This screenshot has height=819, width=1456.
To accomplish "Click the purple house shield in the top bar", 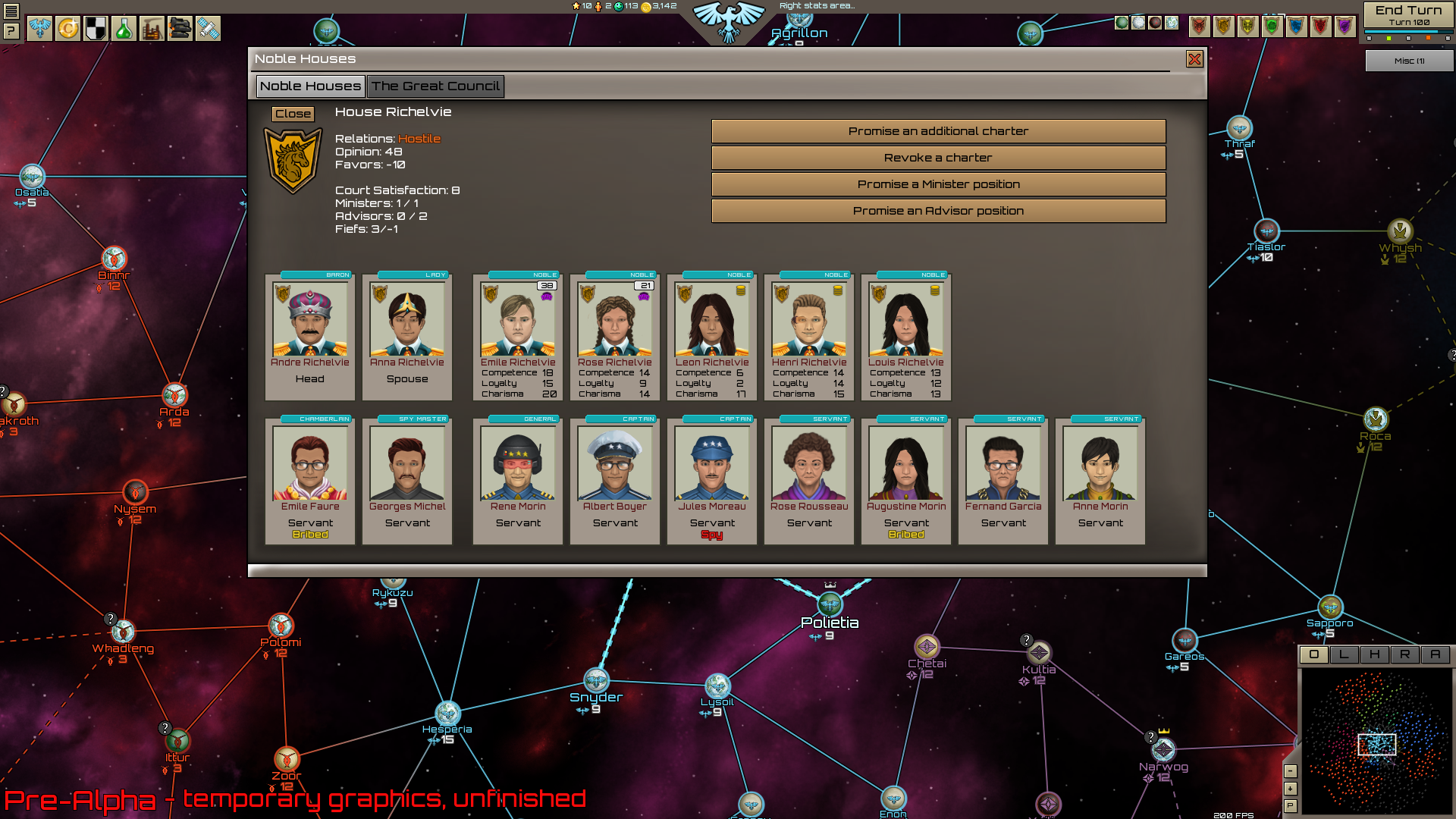I will click(x=1344, y=24).
